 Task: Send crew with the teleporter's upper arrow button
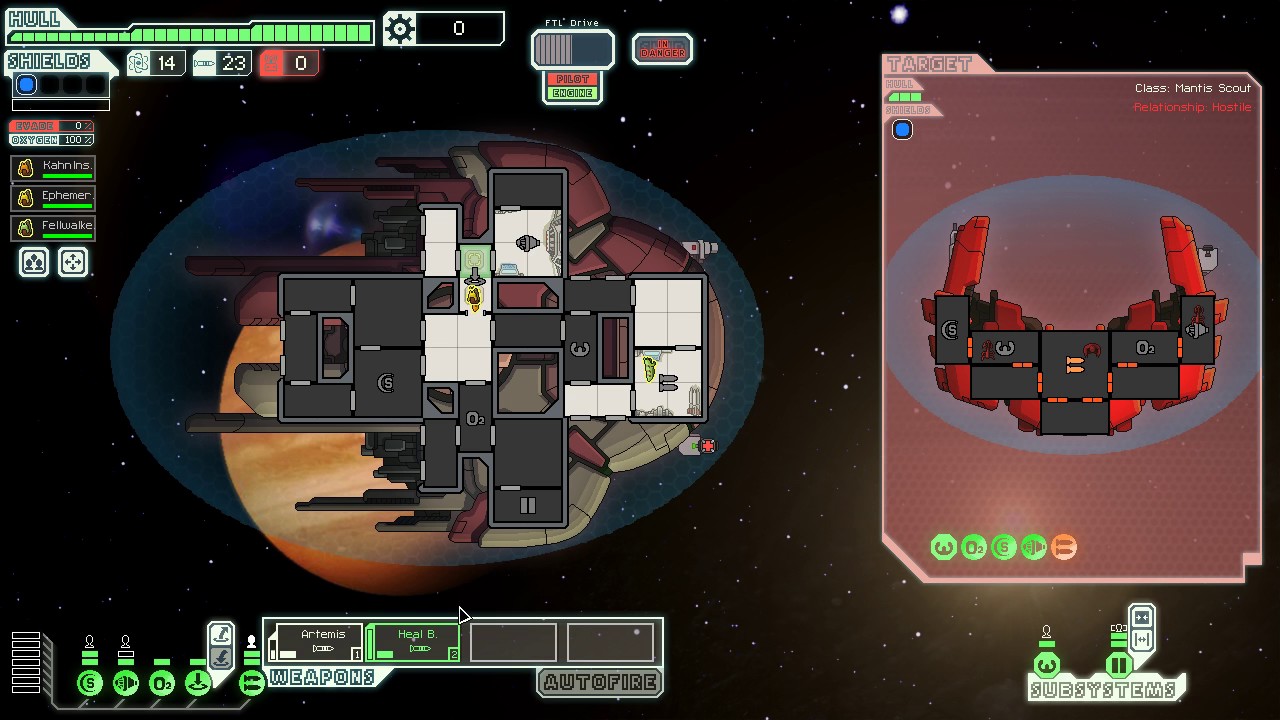221,634
